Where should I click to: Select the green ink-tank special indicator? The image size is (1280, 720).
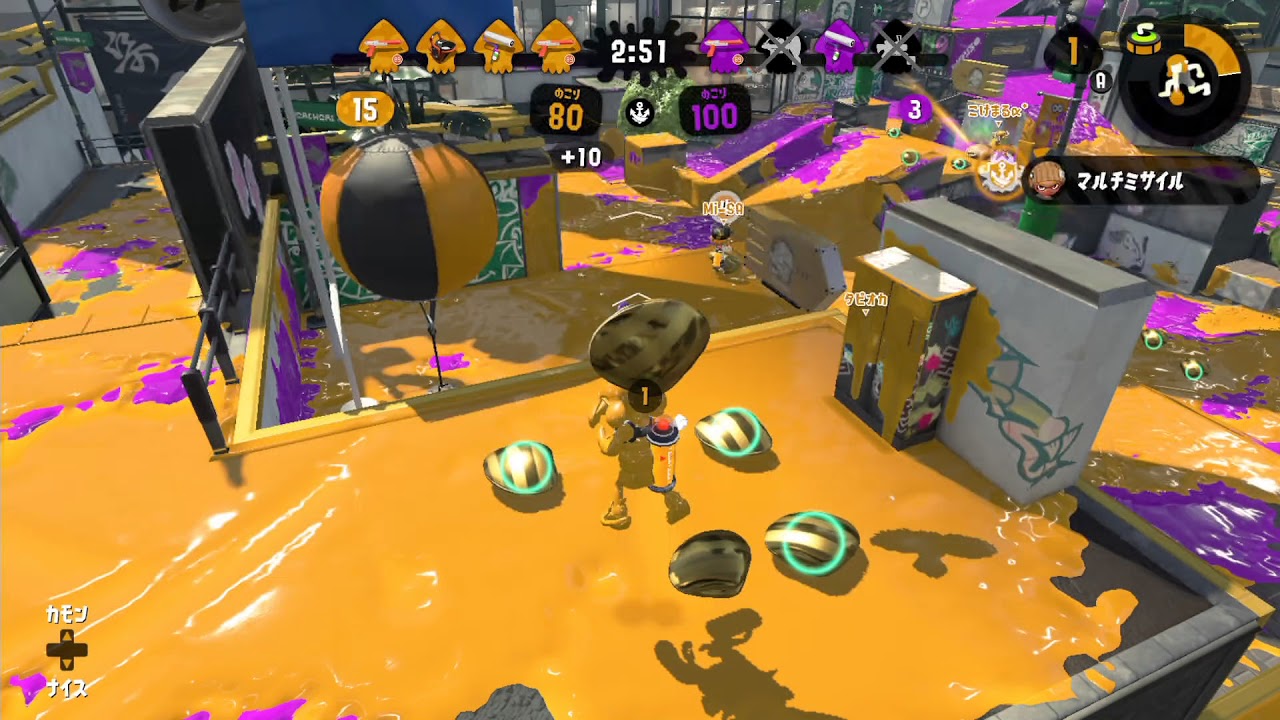1145,41
